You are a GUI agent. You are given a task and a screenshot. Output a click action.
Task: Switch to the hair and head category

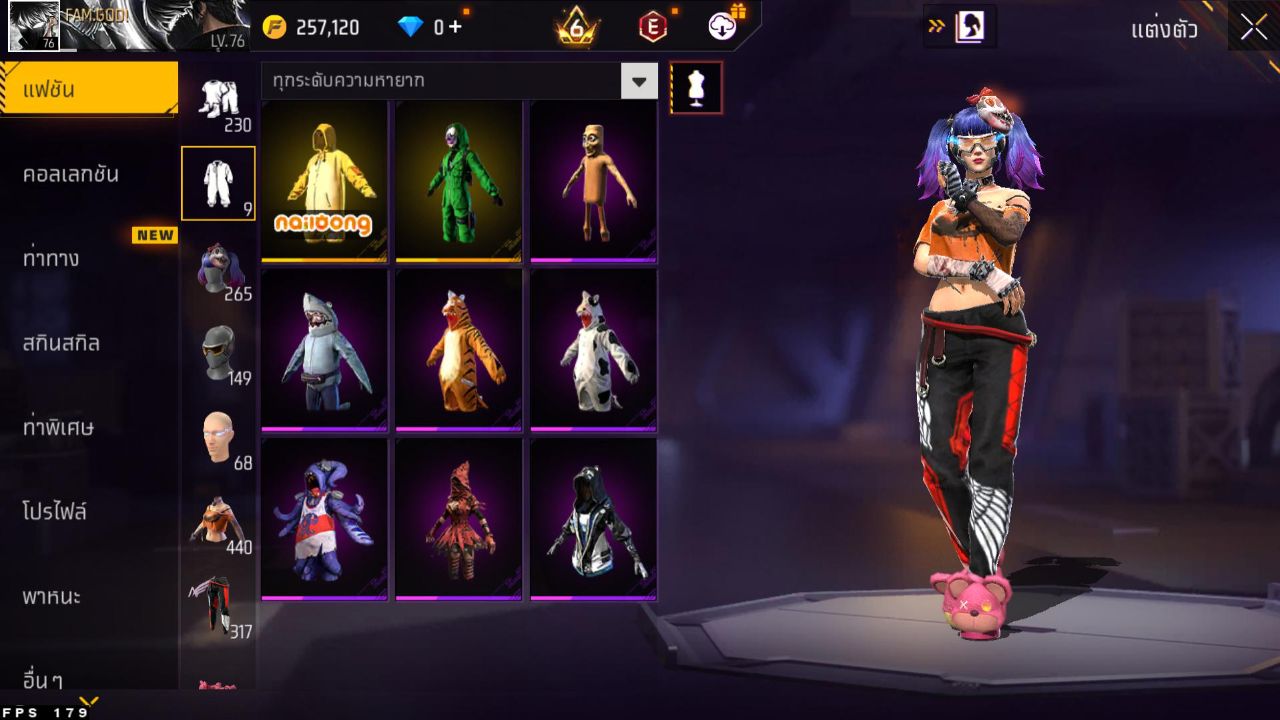(x=218, y=270)
